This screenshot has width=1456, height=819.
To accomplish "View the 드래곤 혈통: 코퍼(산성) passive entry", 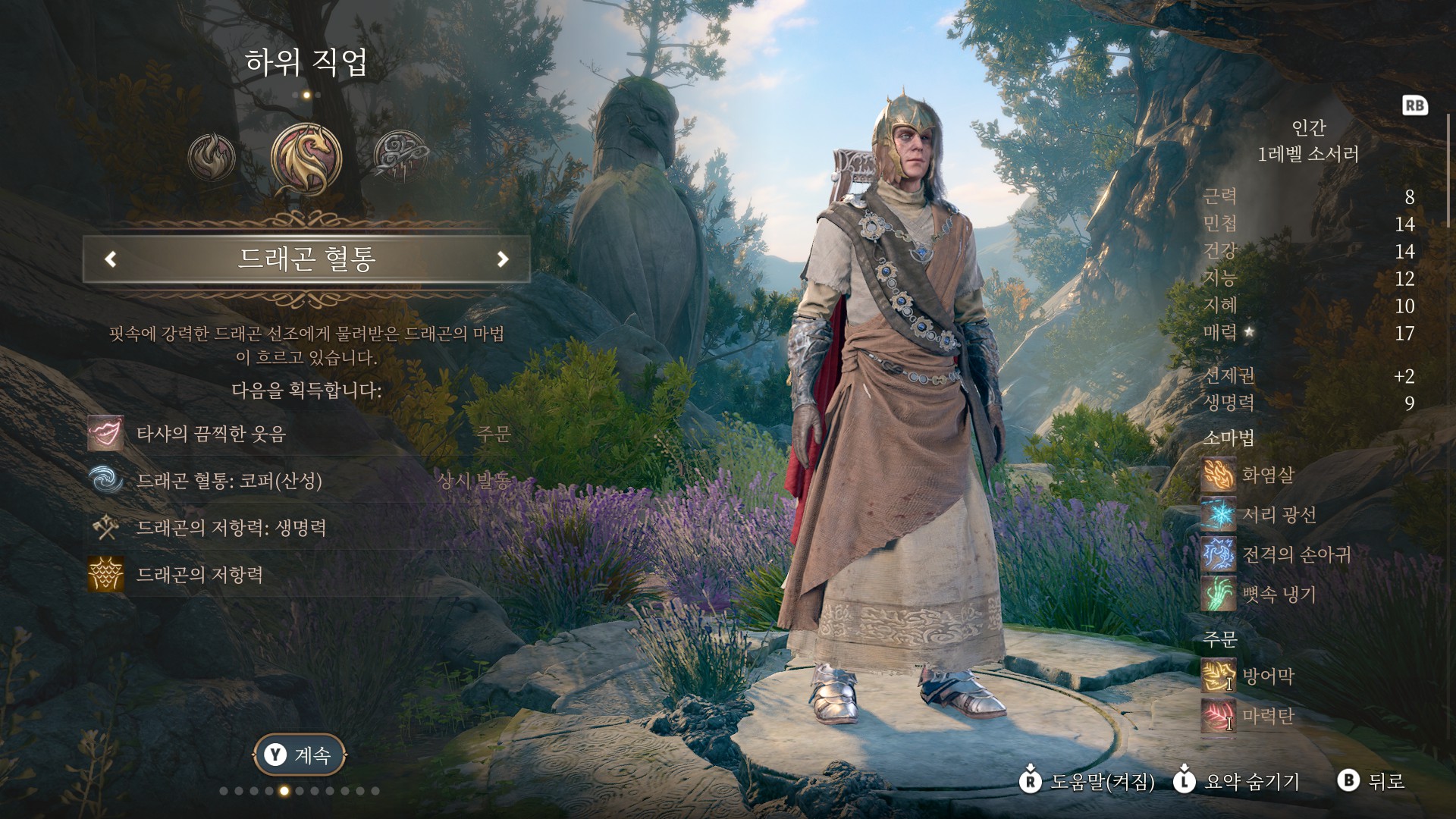I will point(229,481).
